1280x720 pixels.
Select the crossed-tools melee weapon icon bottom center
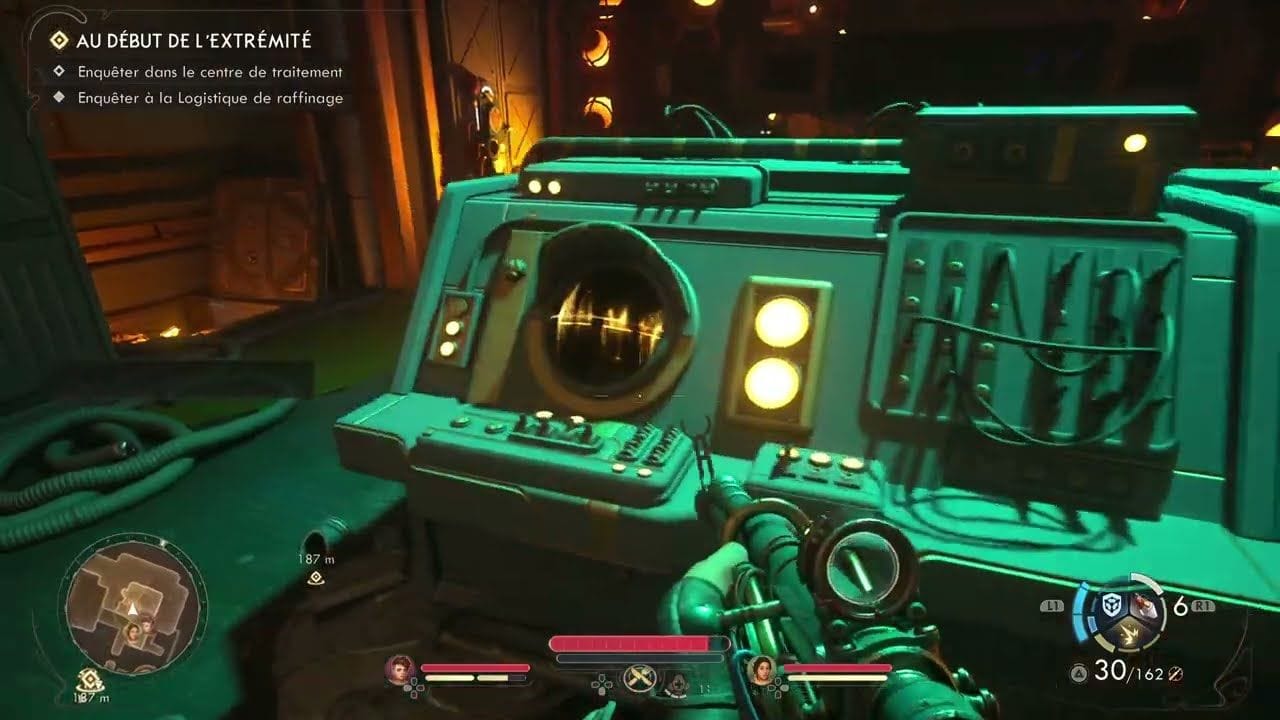click(639, 676)
